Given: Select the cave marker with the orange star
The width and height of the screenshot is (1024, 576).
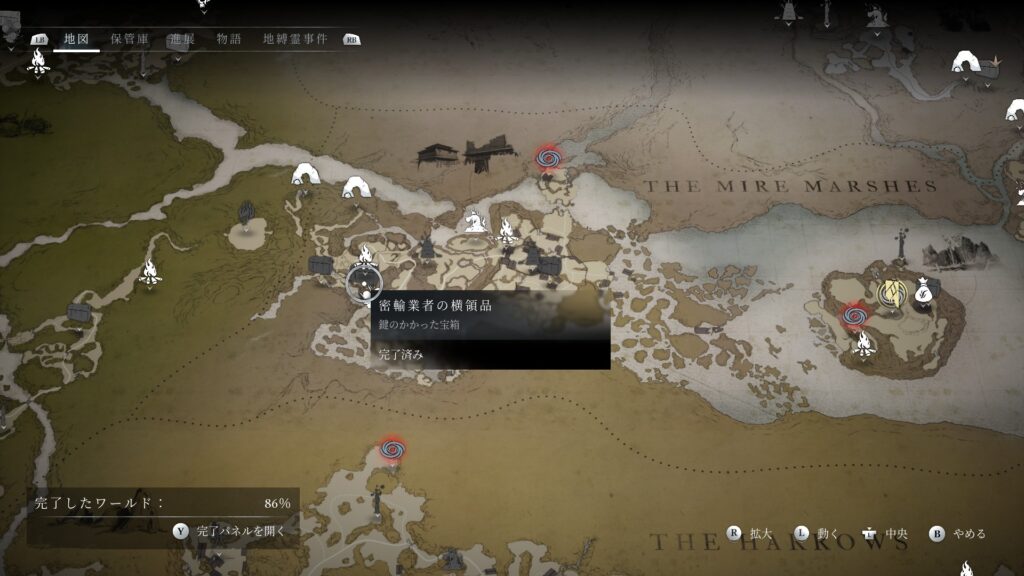Looking at the screenshot, I should click(x=967, y=62).
